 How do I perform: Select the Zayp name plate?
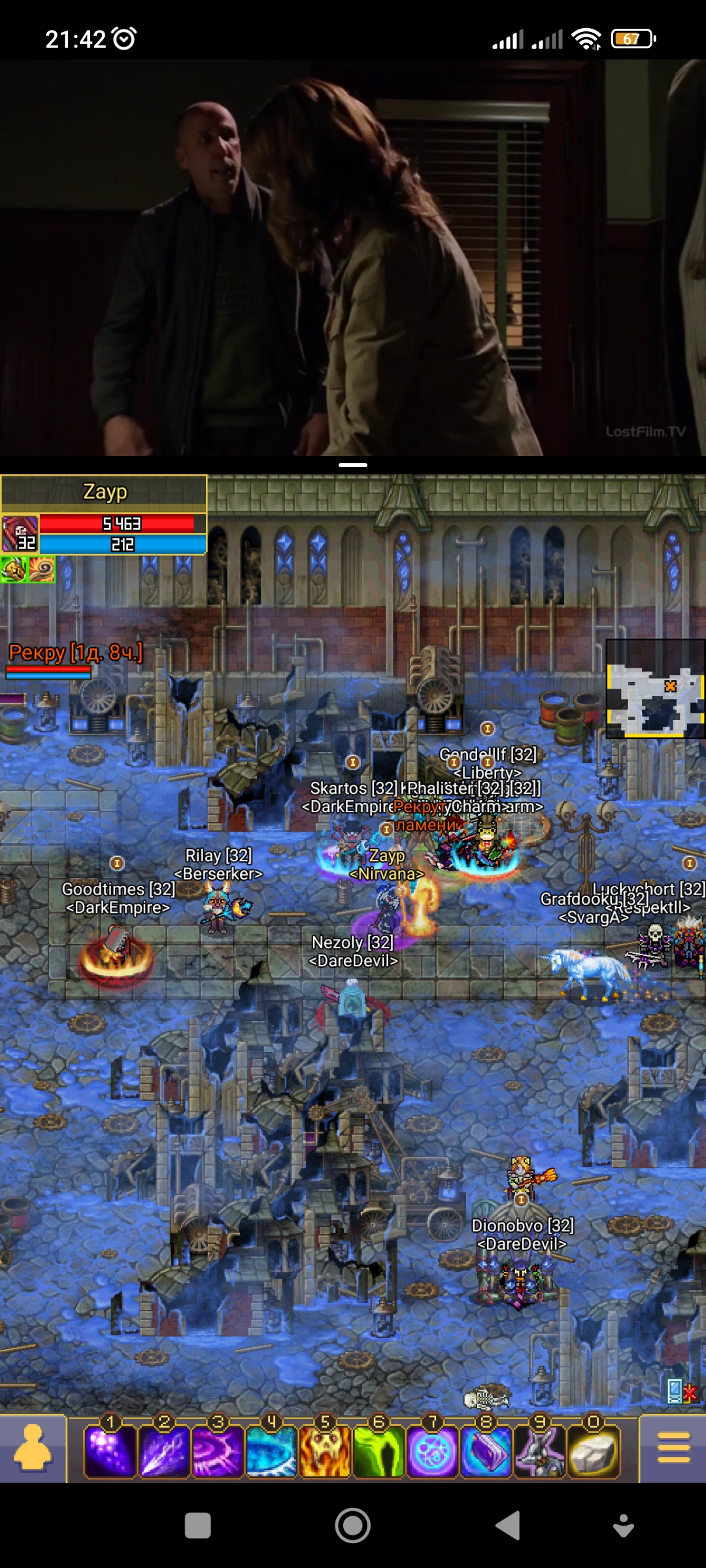(x=105, y=493)
